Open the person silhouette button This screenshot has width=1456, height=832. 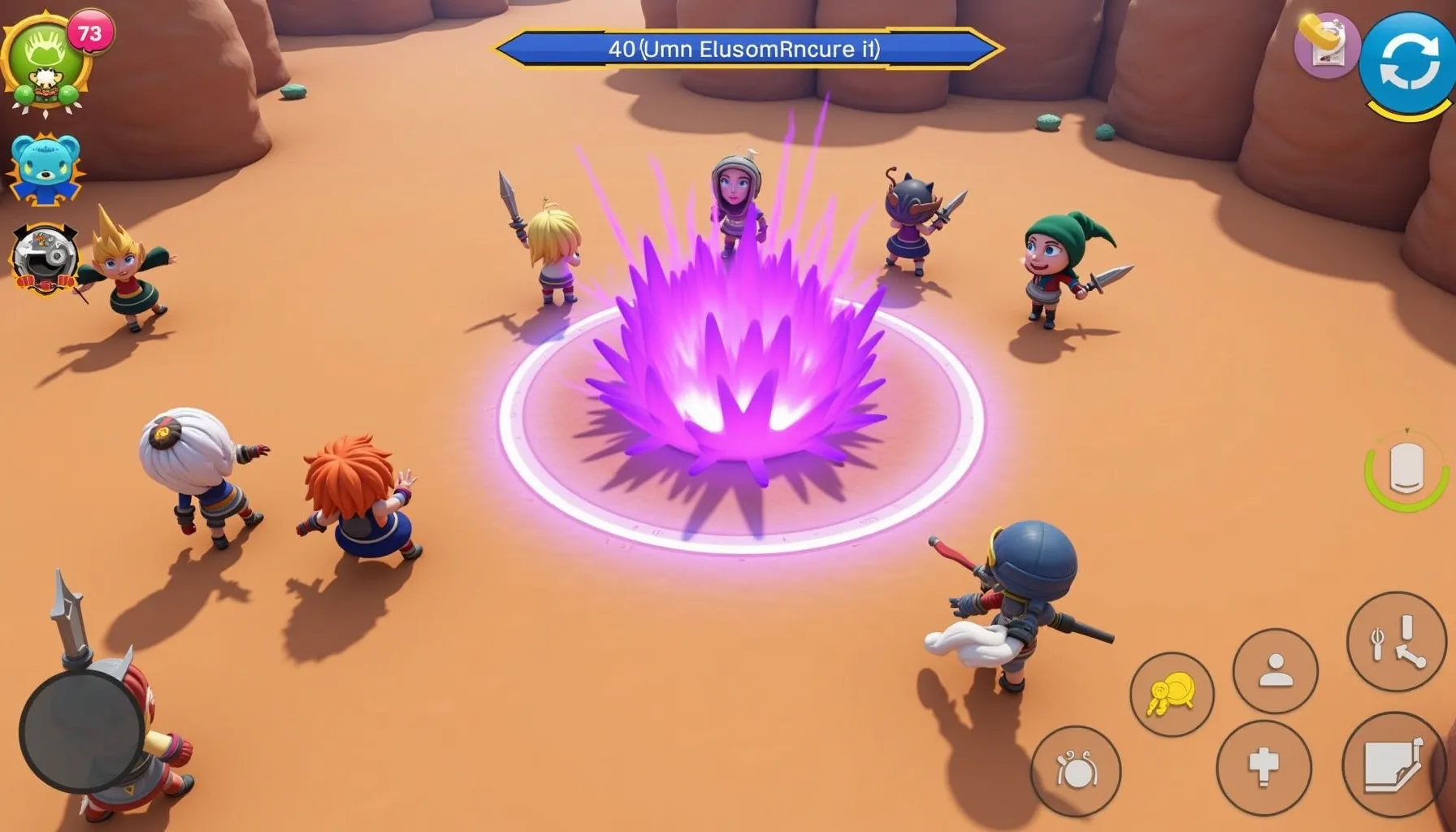point(1275,671)
